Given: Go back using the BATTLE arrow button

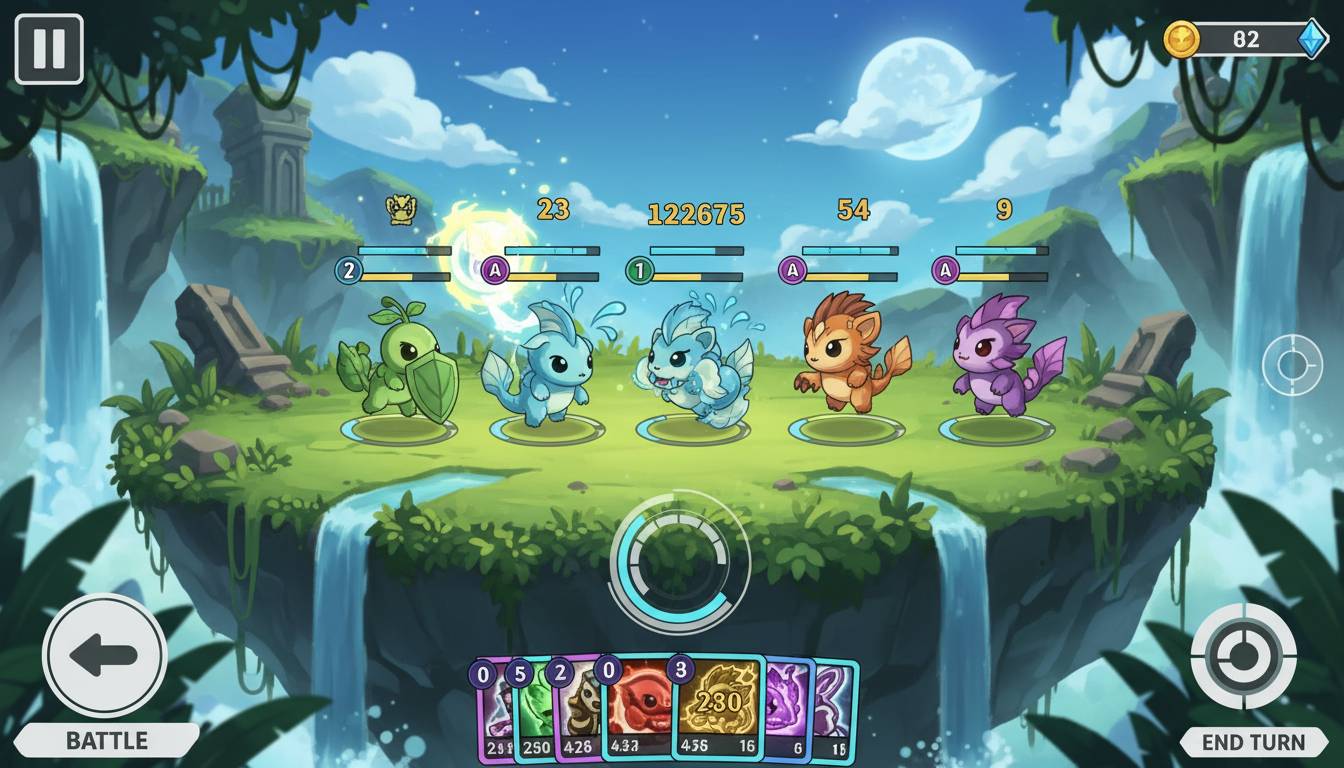Looking at the screenshot, I should click(105, 656).
